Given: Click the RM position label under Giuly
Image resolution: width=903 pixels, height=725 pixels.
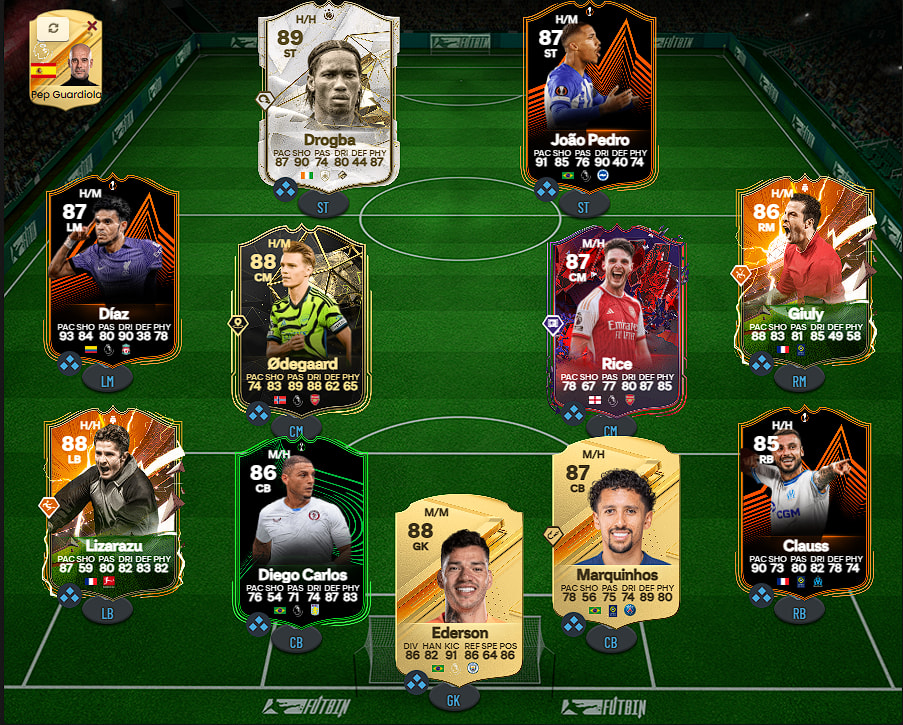Looking at the screenshot, I should 800,378.
